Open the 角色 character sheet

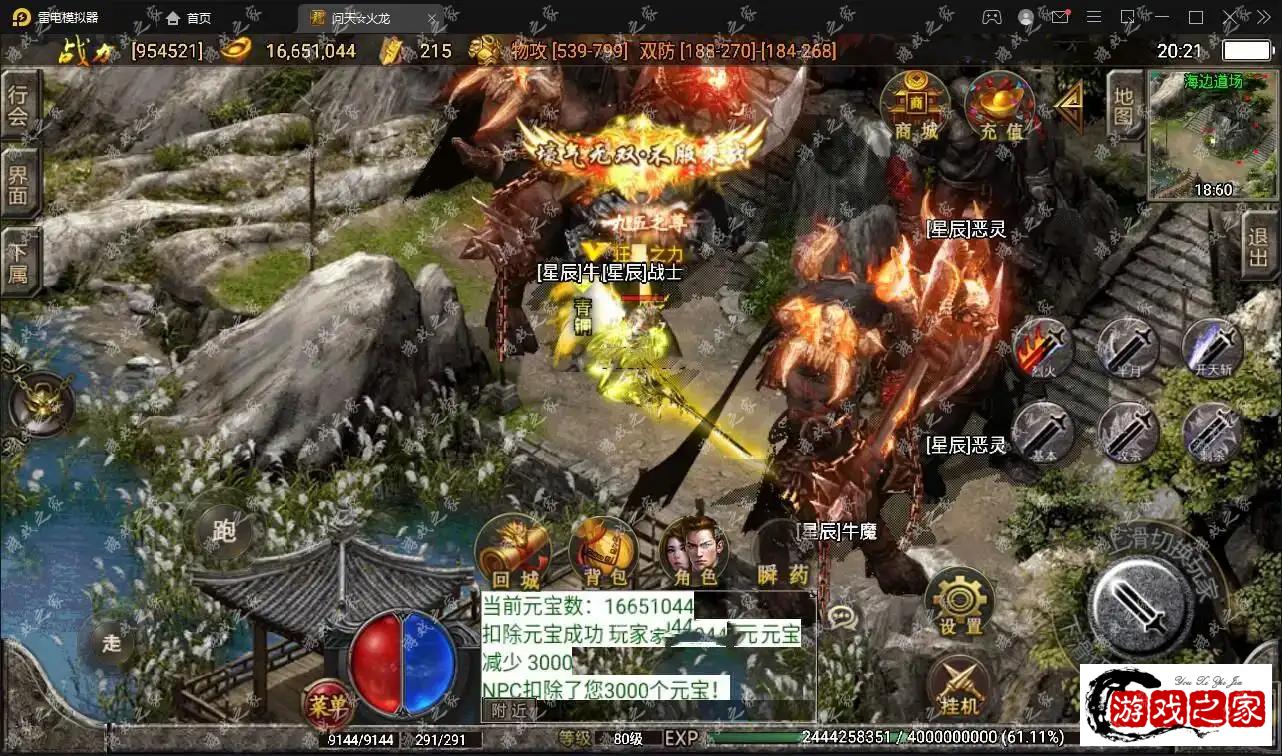pyautogui.click(x=694, y=551)
